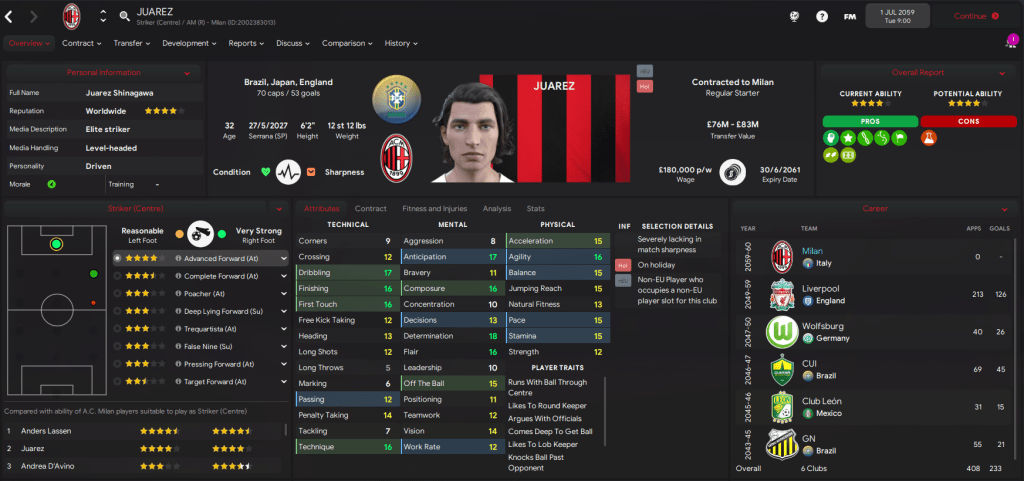Choose the Poacher (At) role
This screenshot has width=1024, height=481.
tap(207, 293)
